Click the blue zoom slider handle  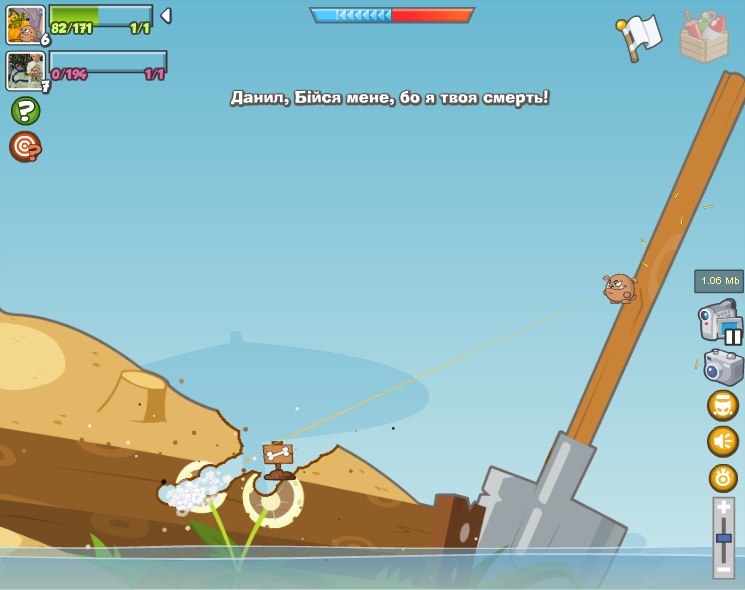click(x=724, y=538)
